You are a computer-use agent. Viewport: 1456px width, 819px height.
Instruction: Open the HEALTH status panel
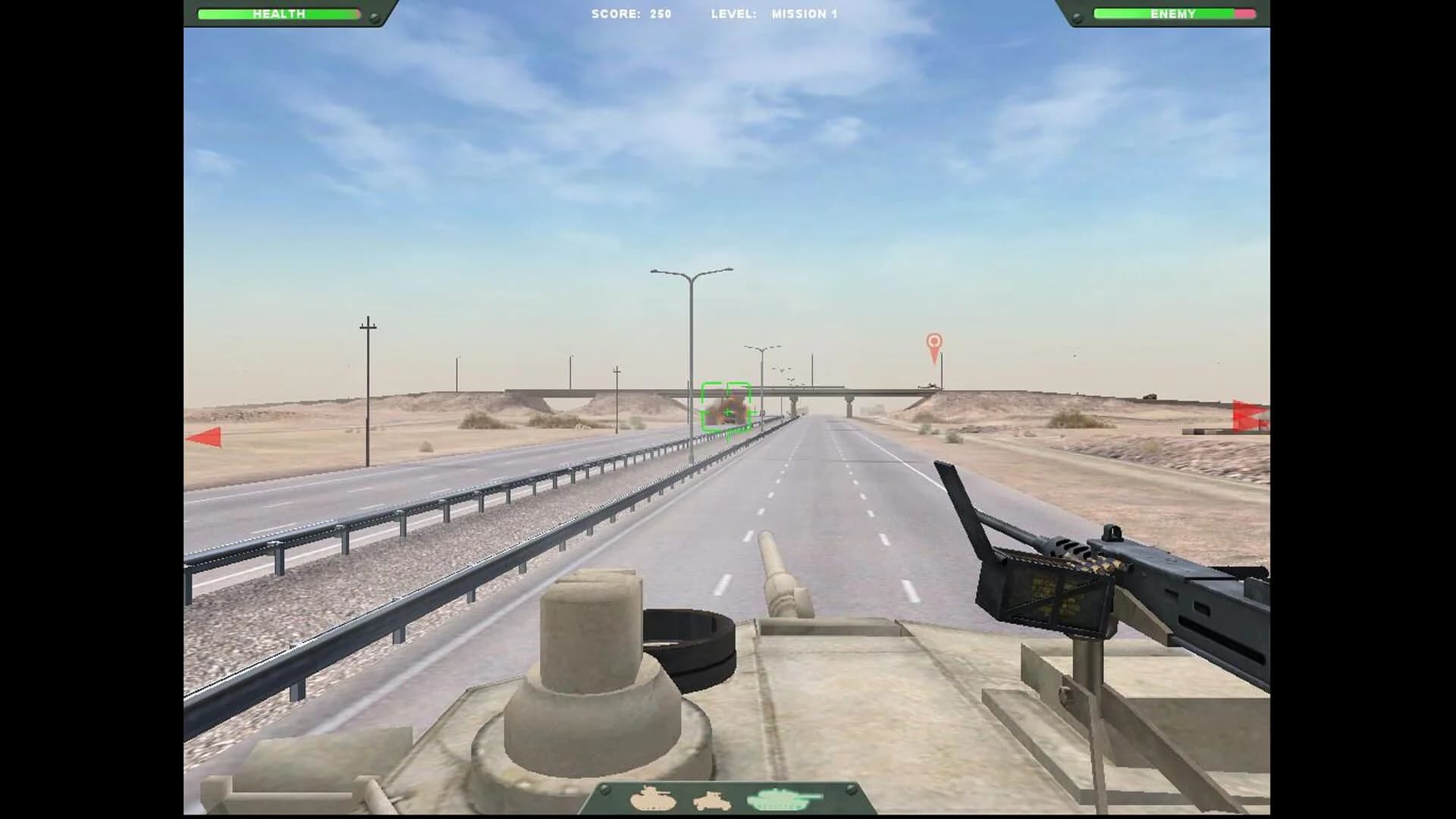[x=281, y=13]
